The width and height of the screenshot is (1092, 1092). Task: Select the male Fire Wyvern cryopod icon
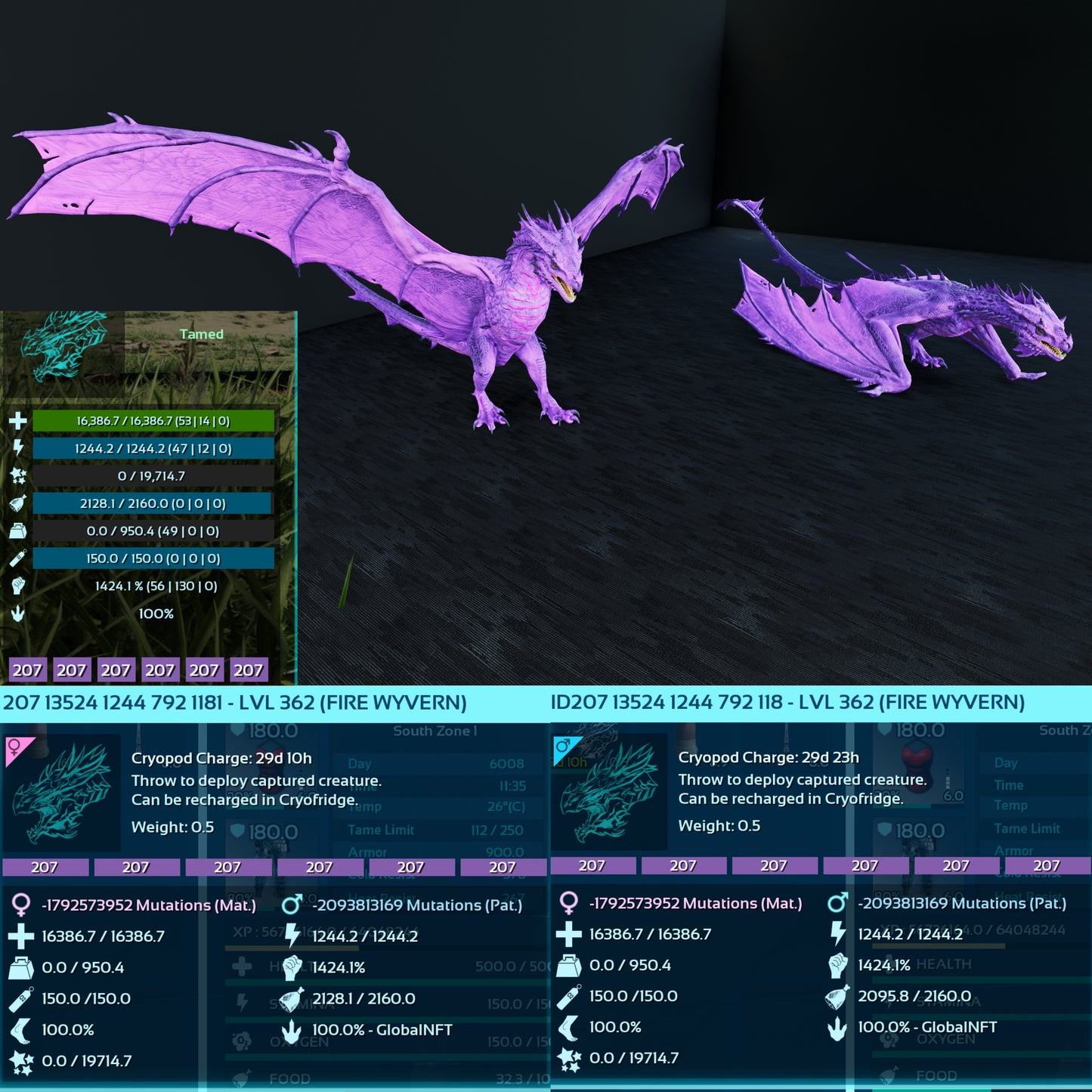(x=610, y=791)
